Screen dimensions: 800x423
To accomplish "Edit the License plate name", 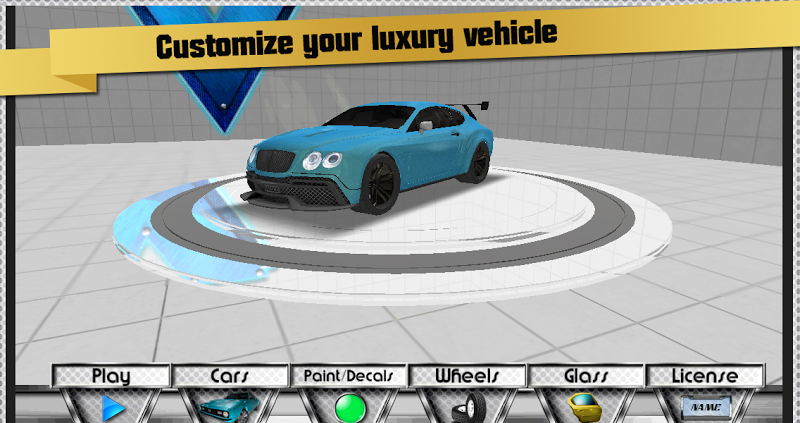I will point(705,395).
